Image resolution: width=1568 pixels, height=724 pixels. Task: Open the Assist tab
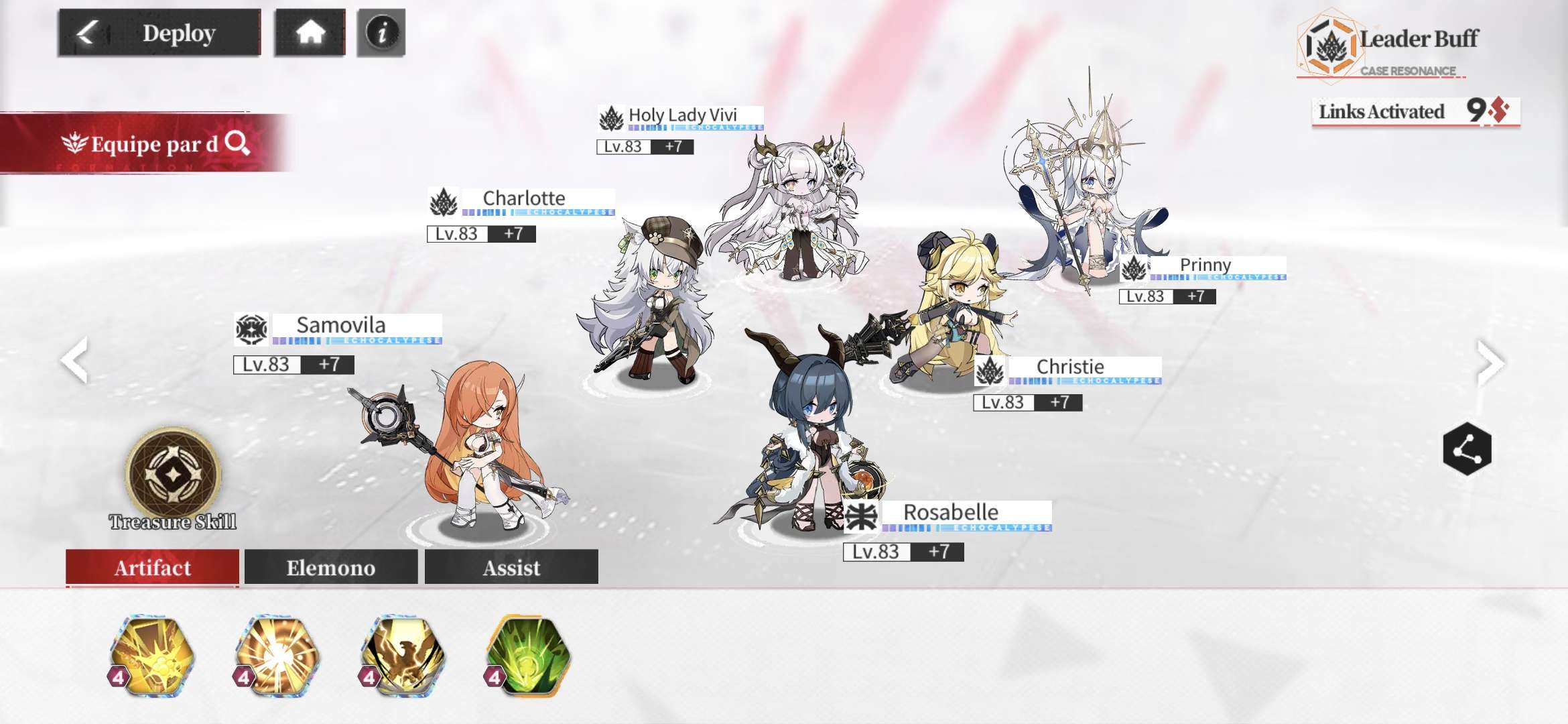coord(511,568)
